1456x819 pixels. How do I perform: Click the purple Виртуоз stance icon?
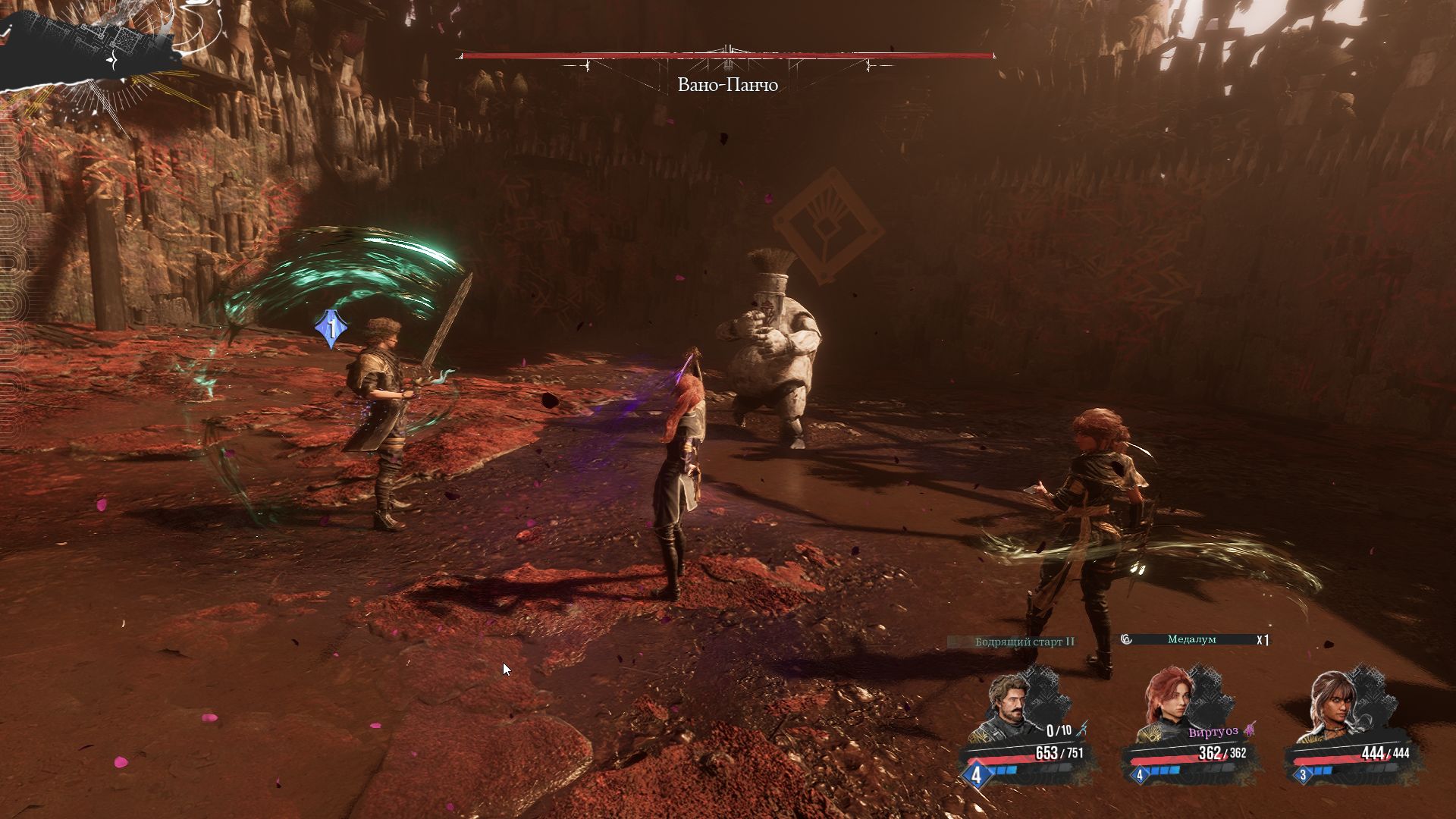[x=1250, y=730]
